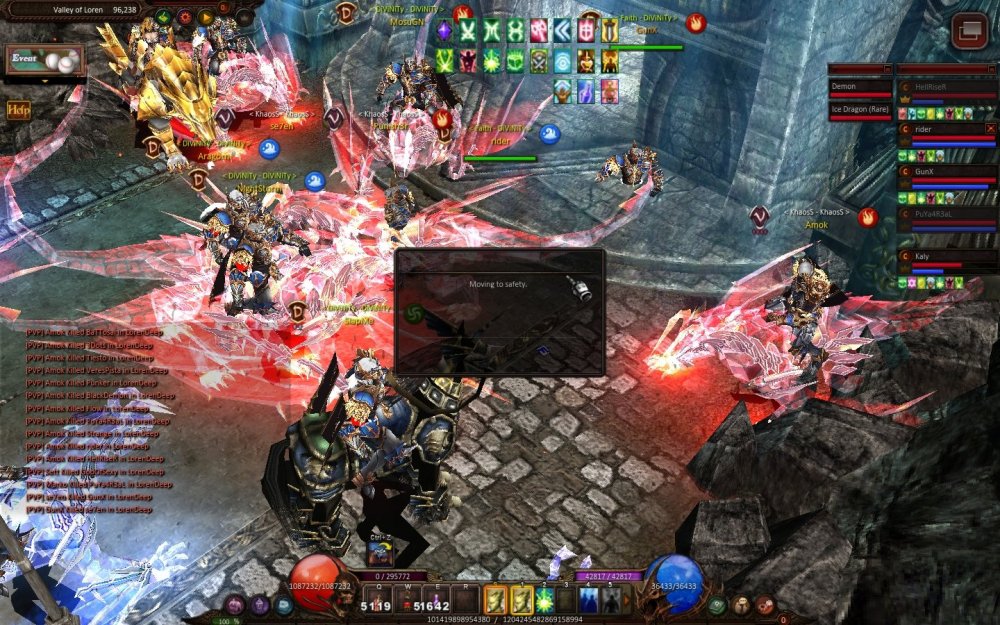1000x625 pixels.
Task: Remove rider with the red X button
Action: (990, 129)
